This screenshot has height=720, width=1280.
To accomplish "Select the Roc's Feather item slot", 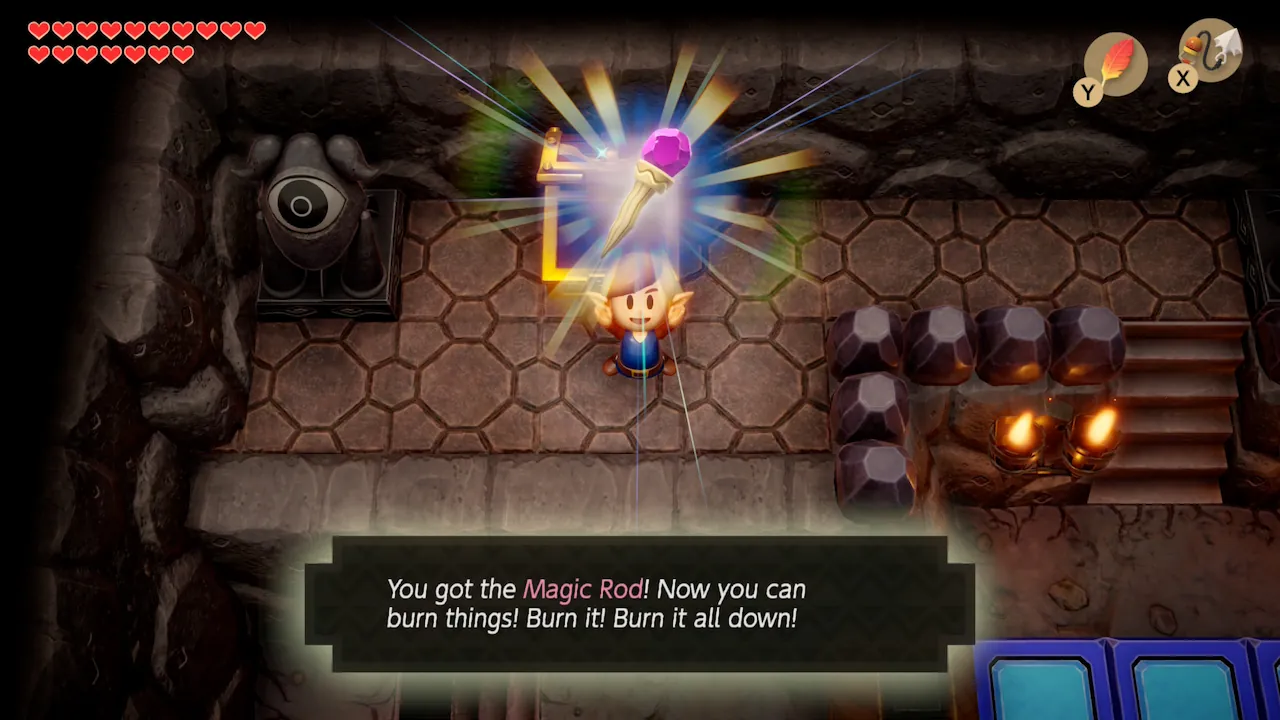I will (x=1115, y=64).
